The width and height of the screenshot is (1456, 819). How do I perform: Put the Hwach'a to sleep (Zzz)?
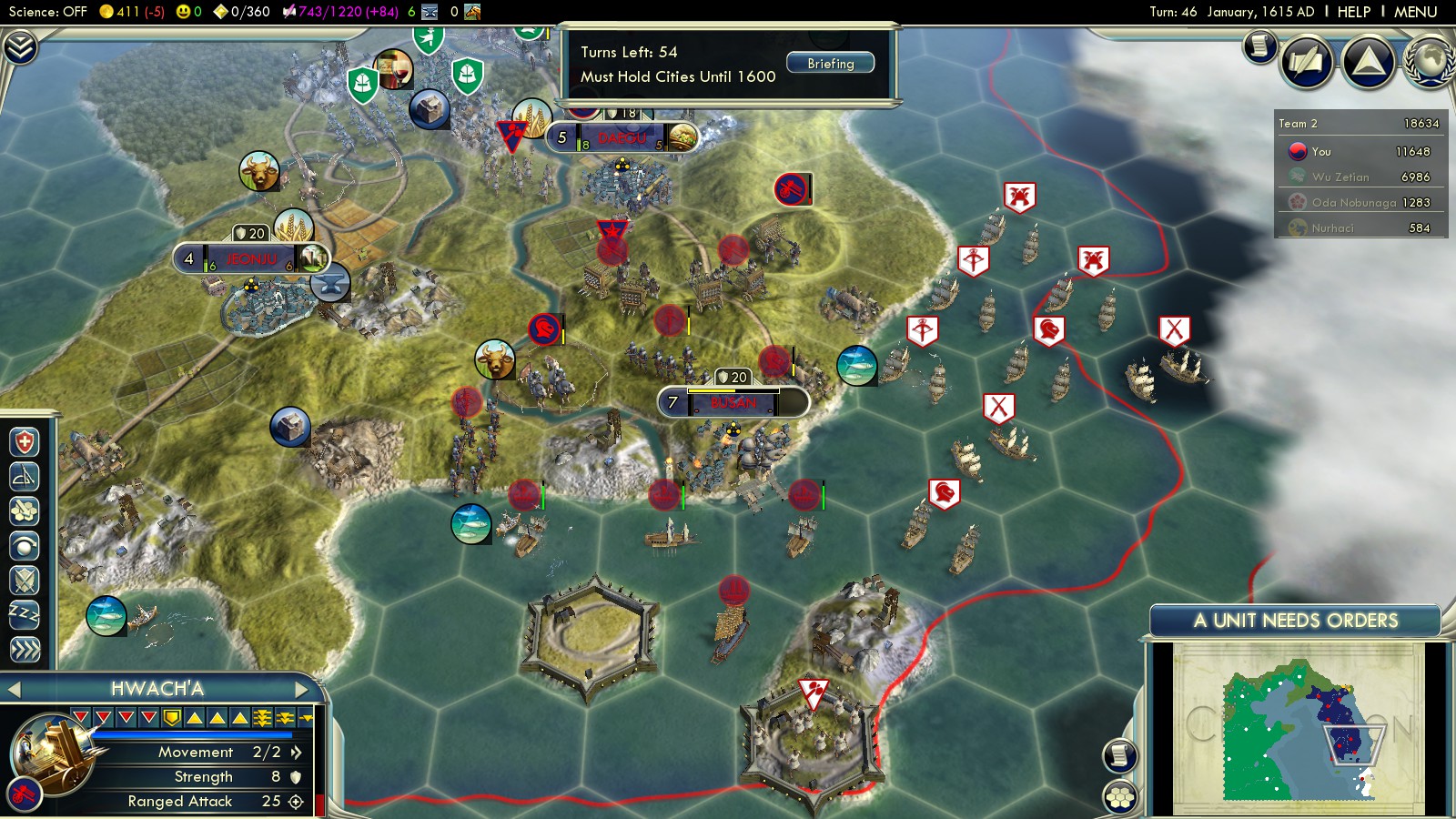[x=25, y=614]
